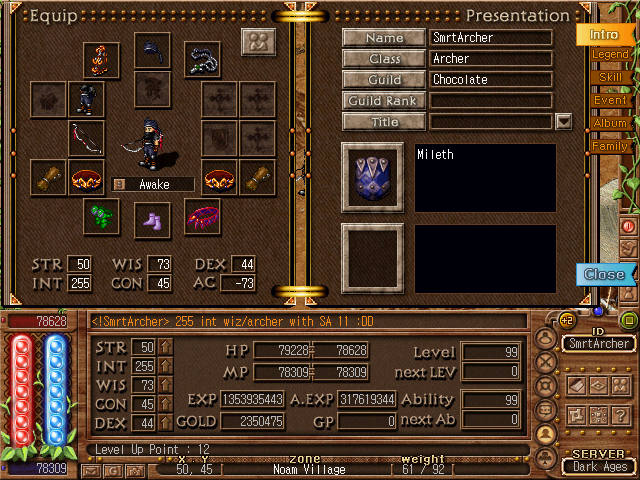
Task: Select the equipped bow weapon slot
Action: coord(86,138)
